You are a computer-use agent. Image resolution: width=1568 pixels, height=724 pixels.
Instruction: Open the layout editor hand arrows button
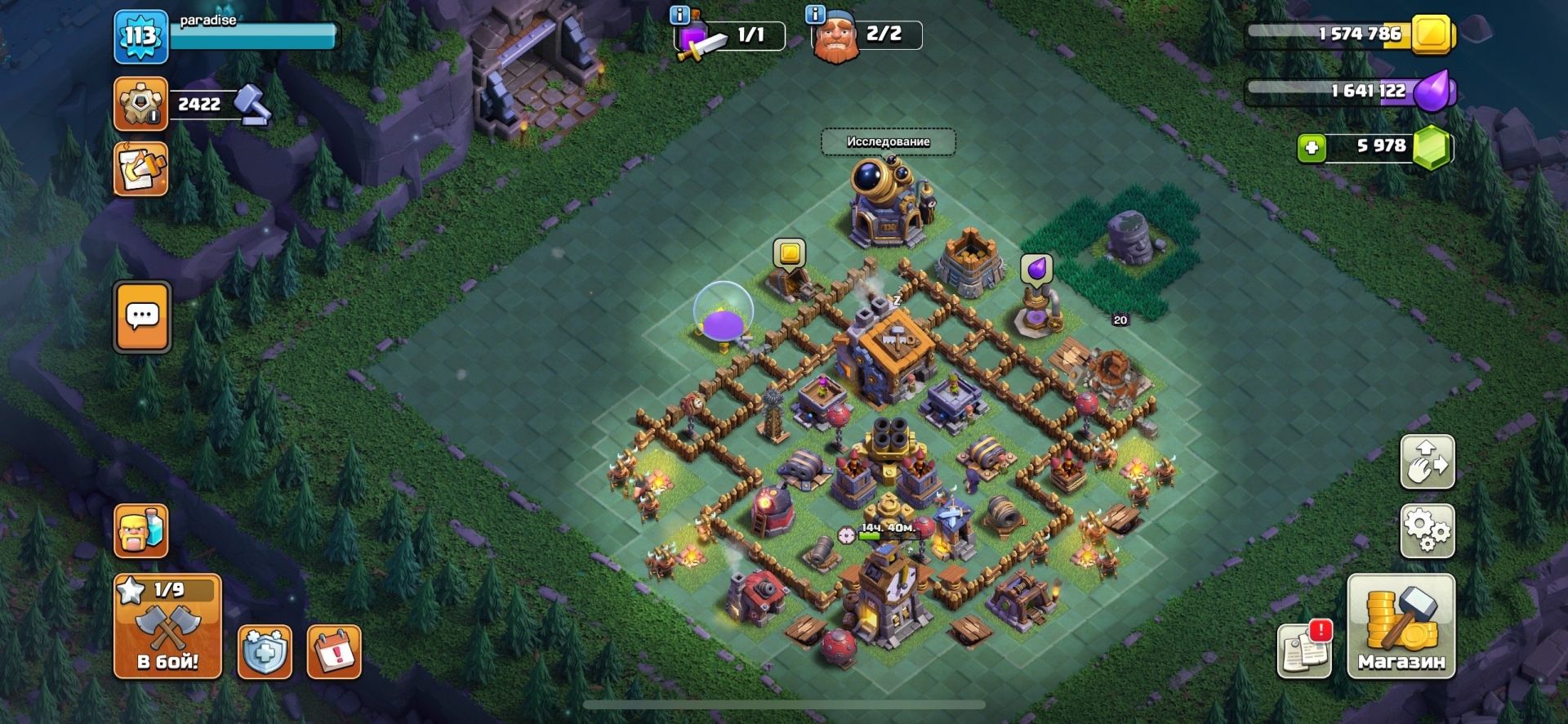pyautogui.click(x=1427, y=462)
